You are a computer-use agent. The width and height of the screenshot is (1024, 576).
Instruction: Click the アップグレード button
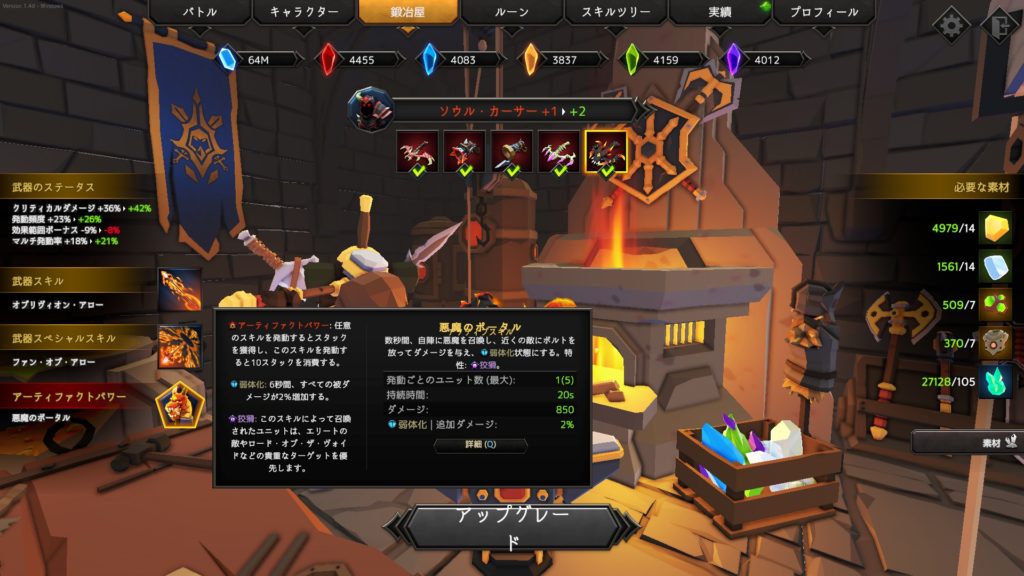pos(511,528)
